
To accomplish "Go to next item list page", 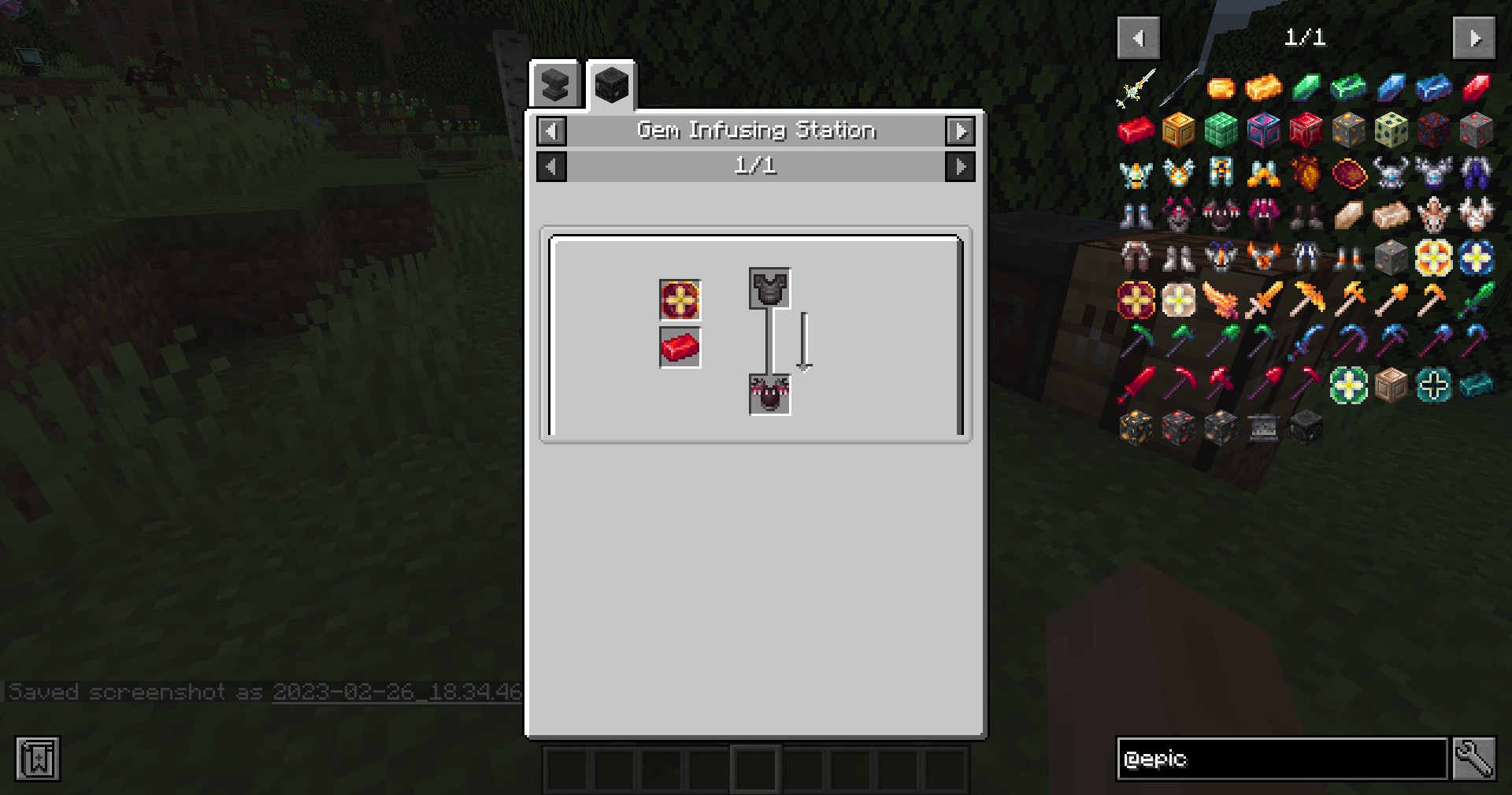I will [1473, 38].
